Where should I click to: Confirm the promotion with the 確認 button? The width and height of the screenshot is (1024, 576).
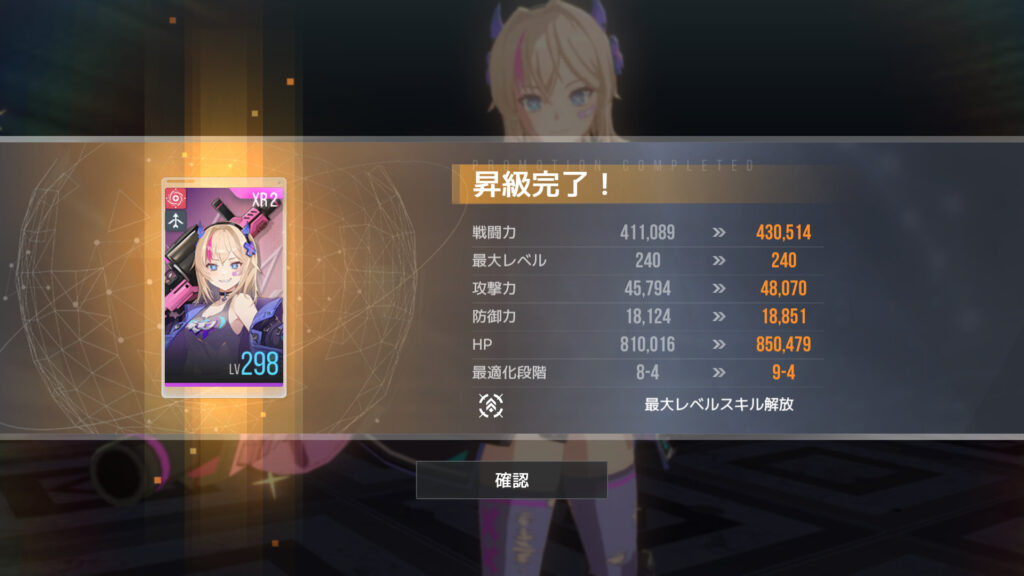(511, 480)
